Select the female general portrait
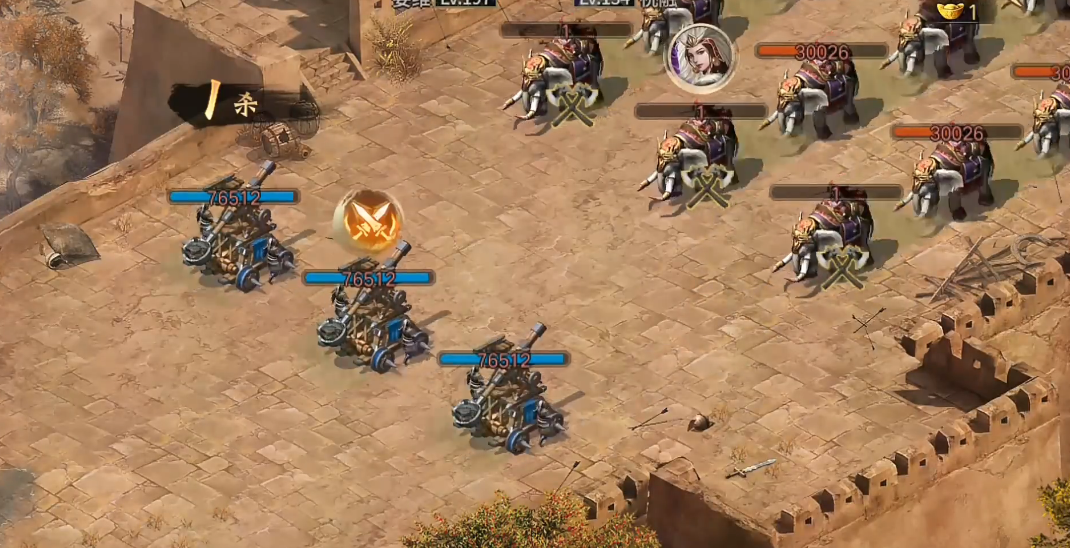The width and height of the screenshot is (1070, 548). click(699, 57)
